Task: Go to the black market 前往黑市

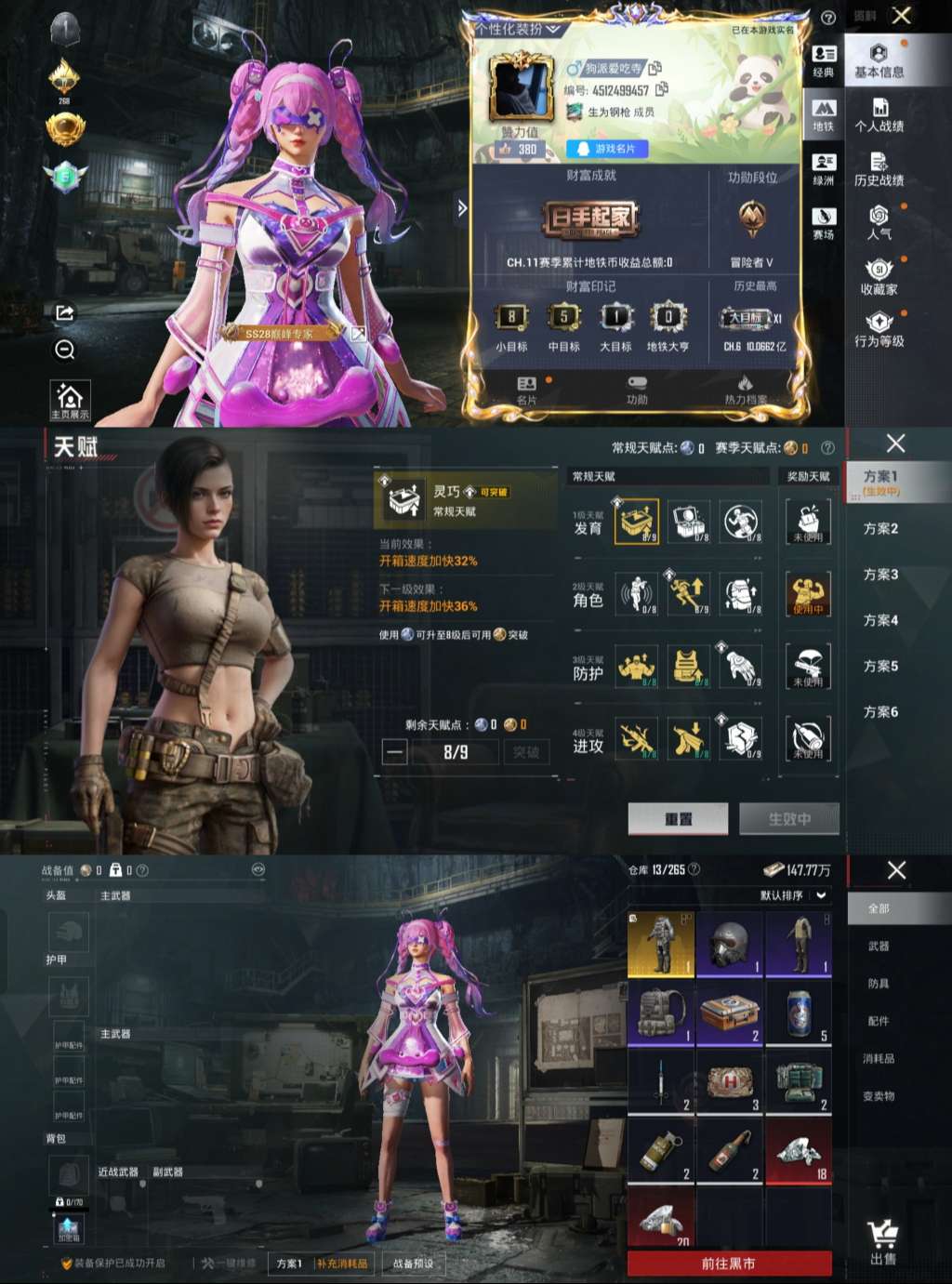Action: pyautogui.click(x=729, y=1264)
